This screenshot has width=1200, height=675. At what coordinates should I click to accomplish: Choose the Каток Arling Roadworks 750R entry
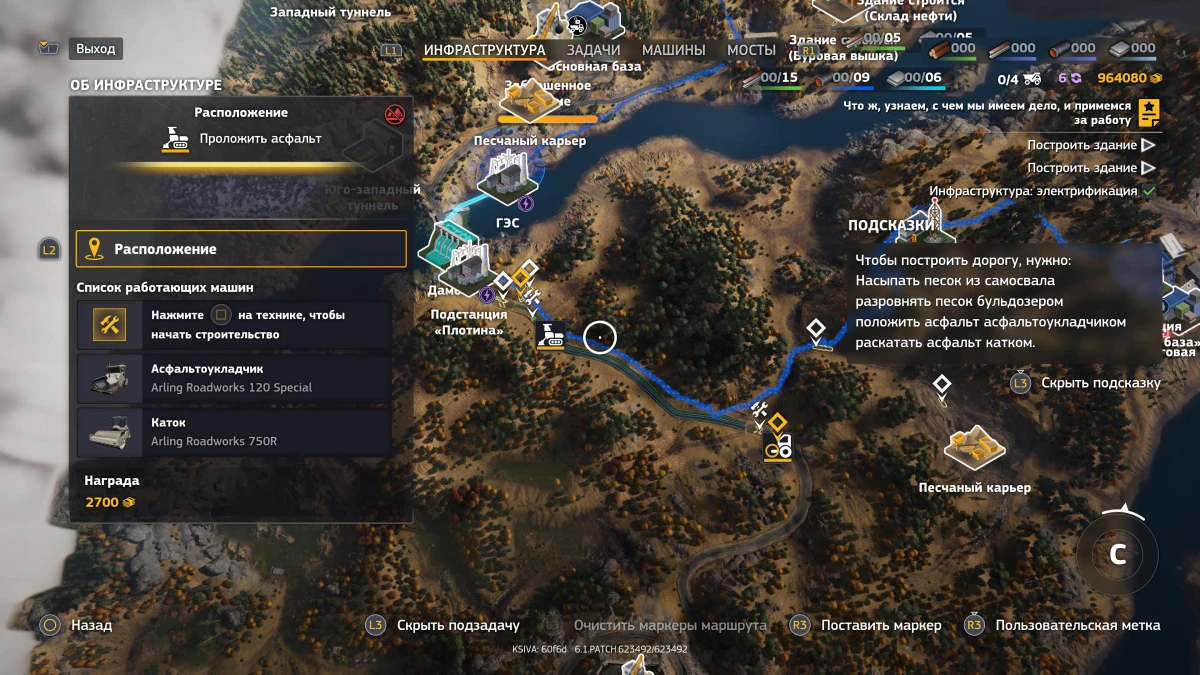234,432
